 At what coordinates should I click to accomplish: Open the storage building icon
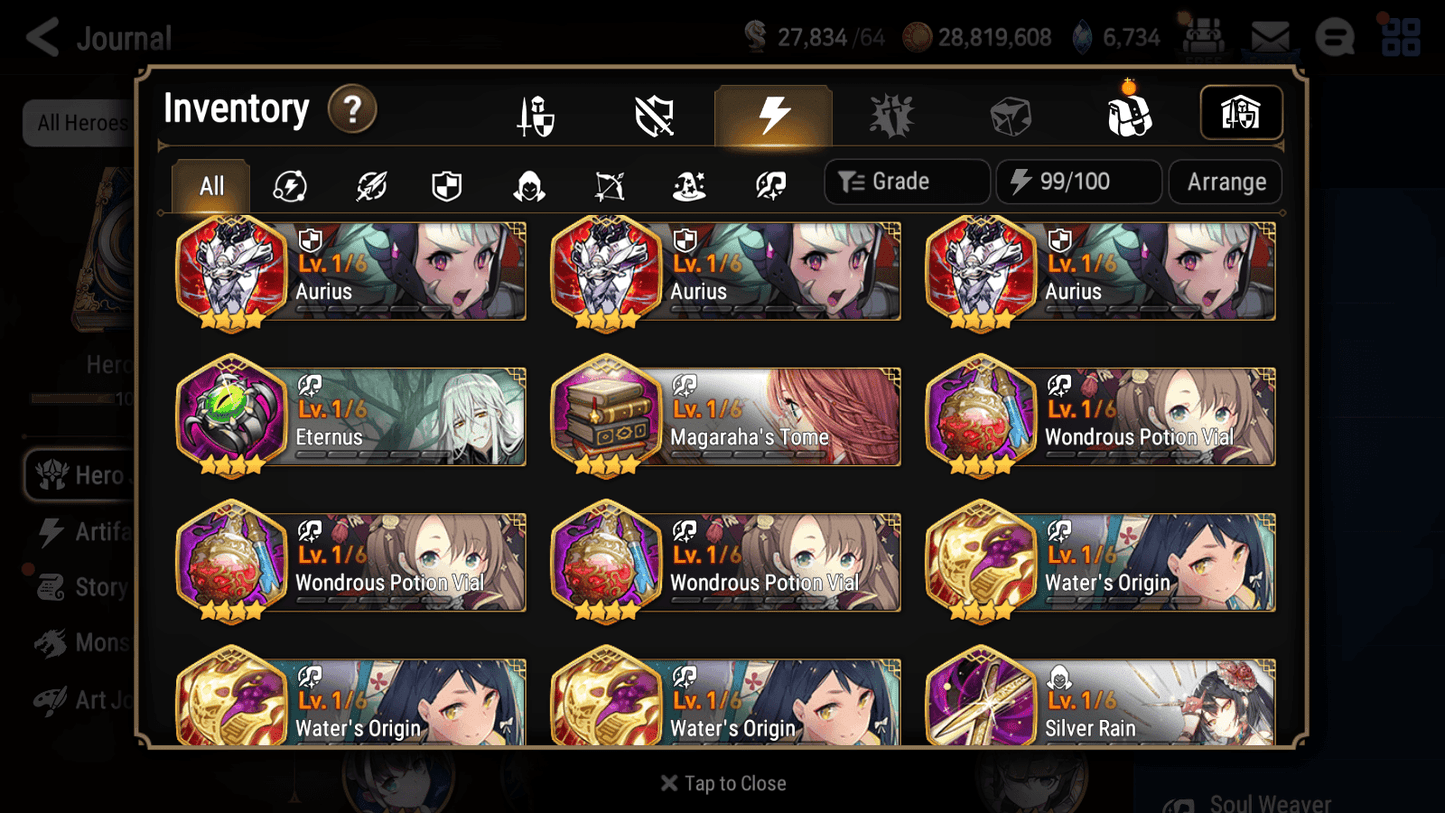click(1241, 113)
